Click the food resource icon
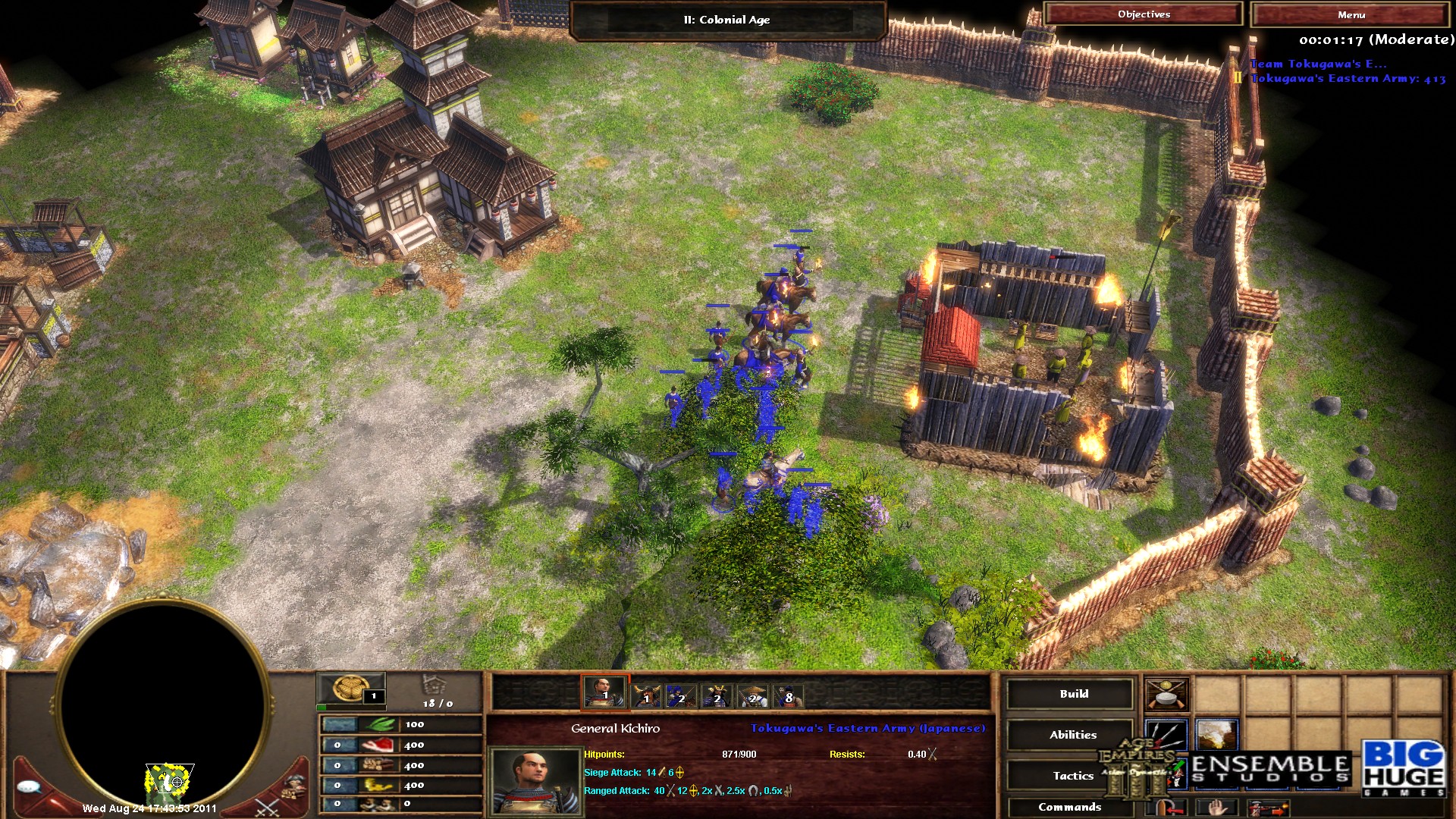 pos(377,745)
